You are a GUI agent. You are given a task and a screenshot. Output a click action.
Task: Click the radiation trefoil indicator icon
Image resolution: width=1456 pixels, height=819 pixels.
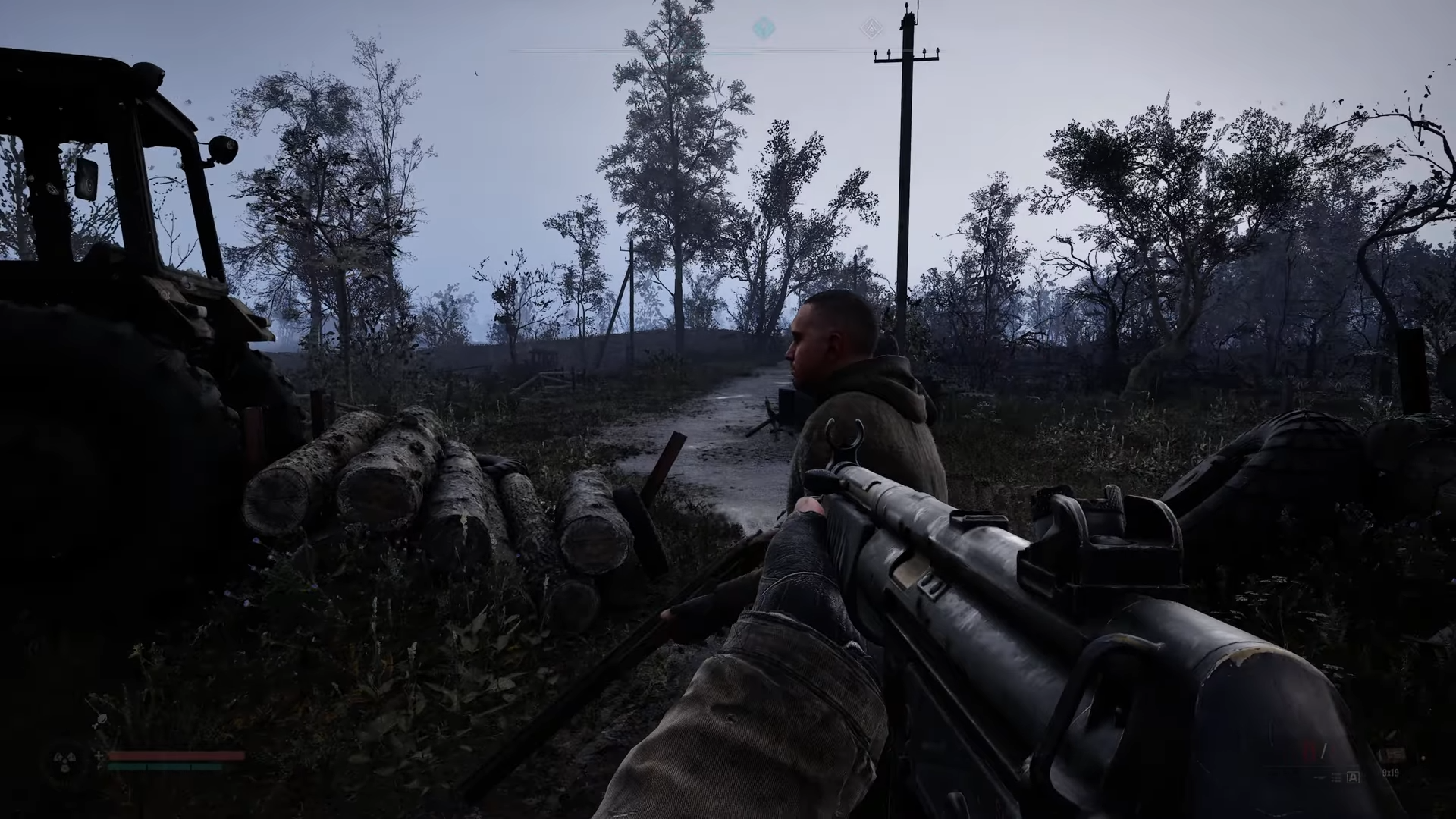[64, 761]
